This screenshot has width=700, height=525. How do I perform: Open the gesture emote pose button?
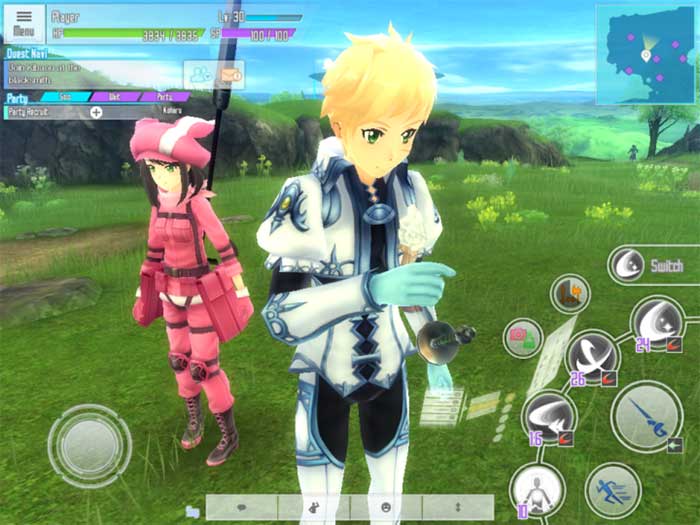pyautogui.click(x=314, y=507)
